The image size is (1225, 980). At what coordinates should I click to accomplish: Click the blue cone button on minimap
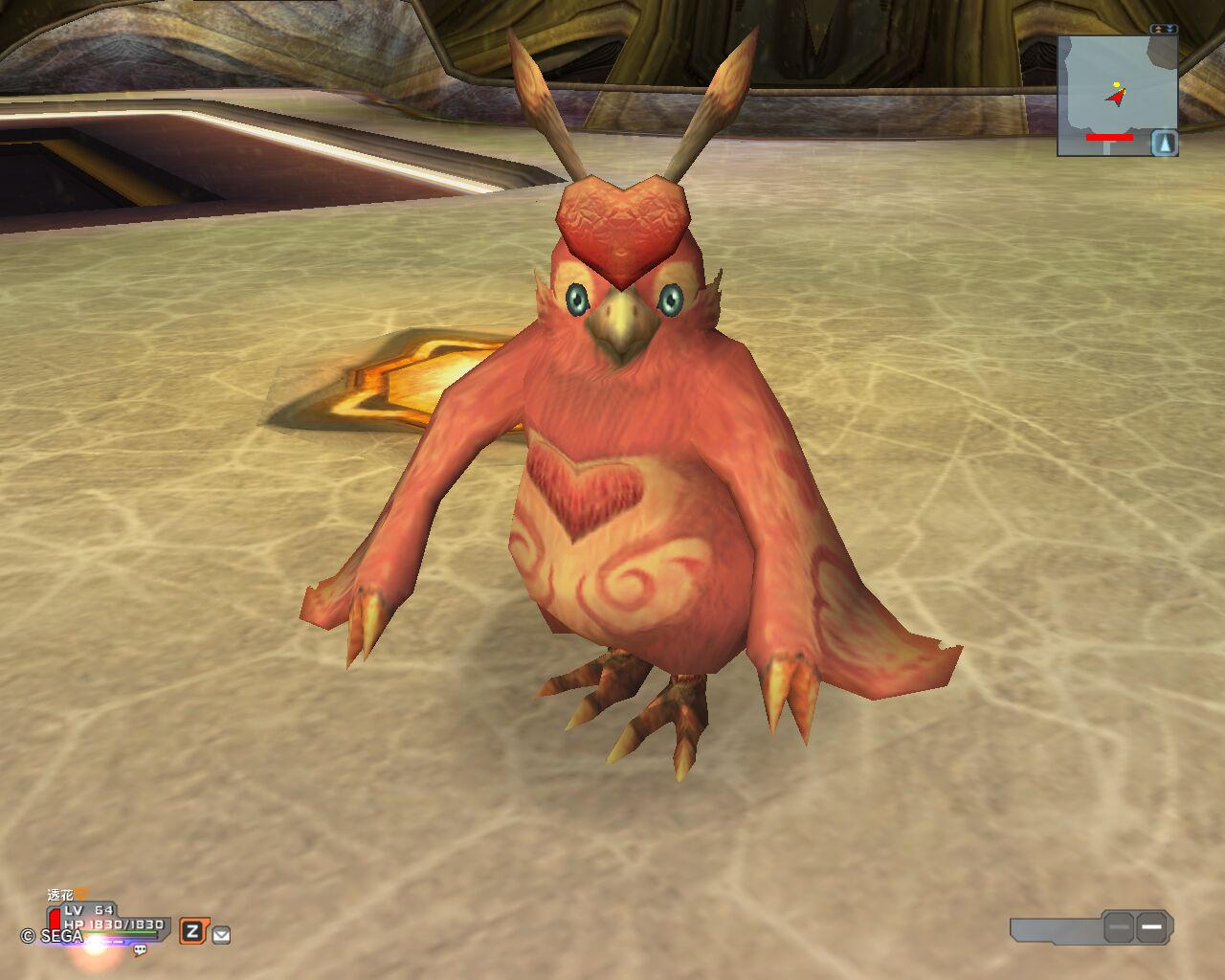[x=1165, y=143]
